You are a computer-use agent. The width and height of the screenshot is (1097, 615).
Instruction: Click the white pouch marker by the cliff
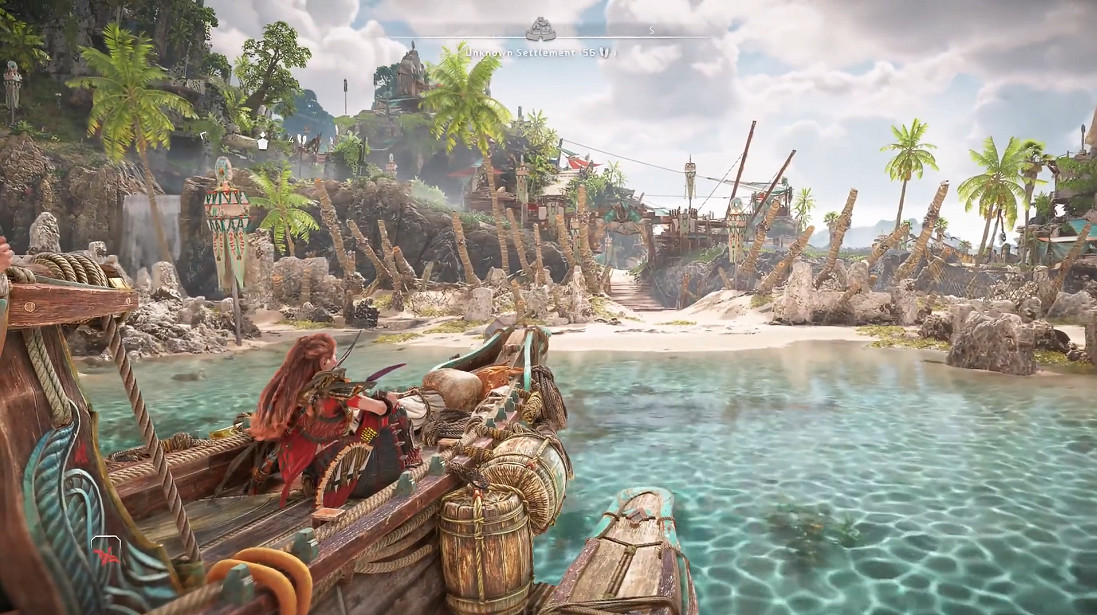(263, 142)
